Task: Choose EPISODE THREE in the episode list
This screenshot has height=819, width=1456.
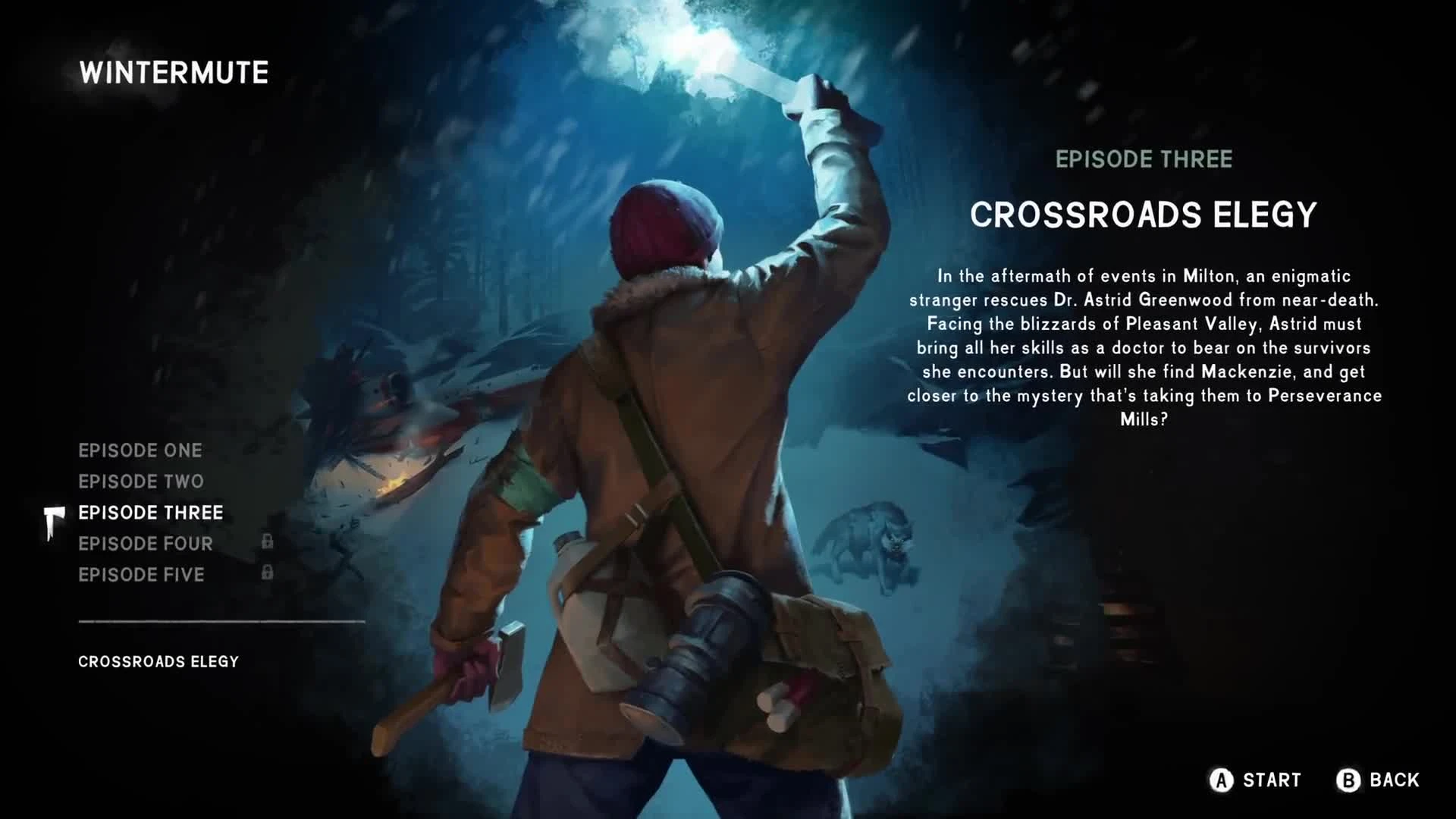Action: [149, 512]
